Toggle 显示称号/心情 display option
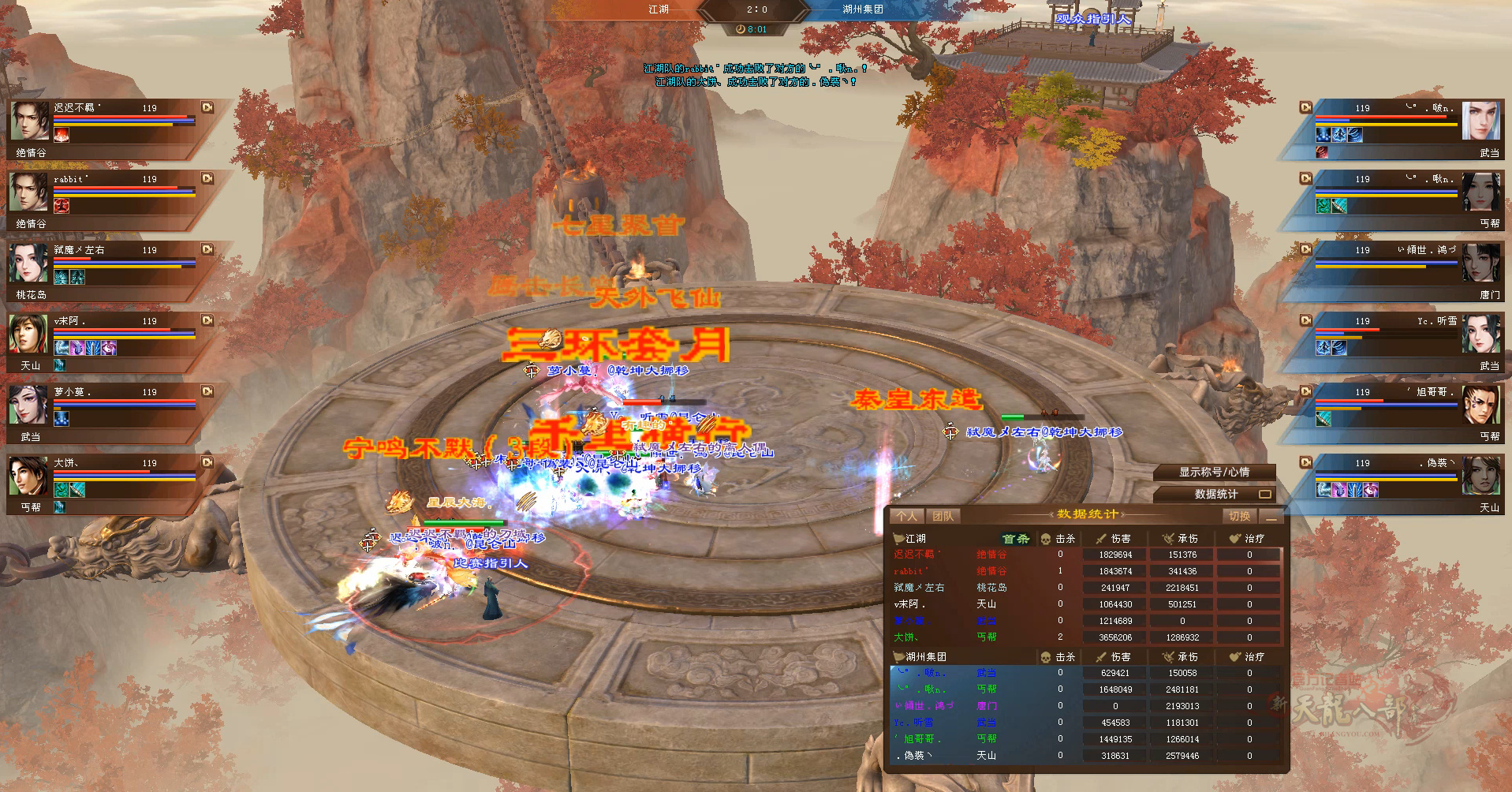 (x=1215, y=473)
